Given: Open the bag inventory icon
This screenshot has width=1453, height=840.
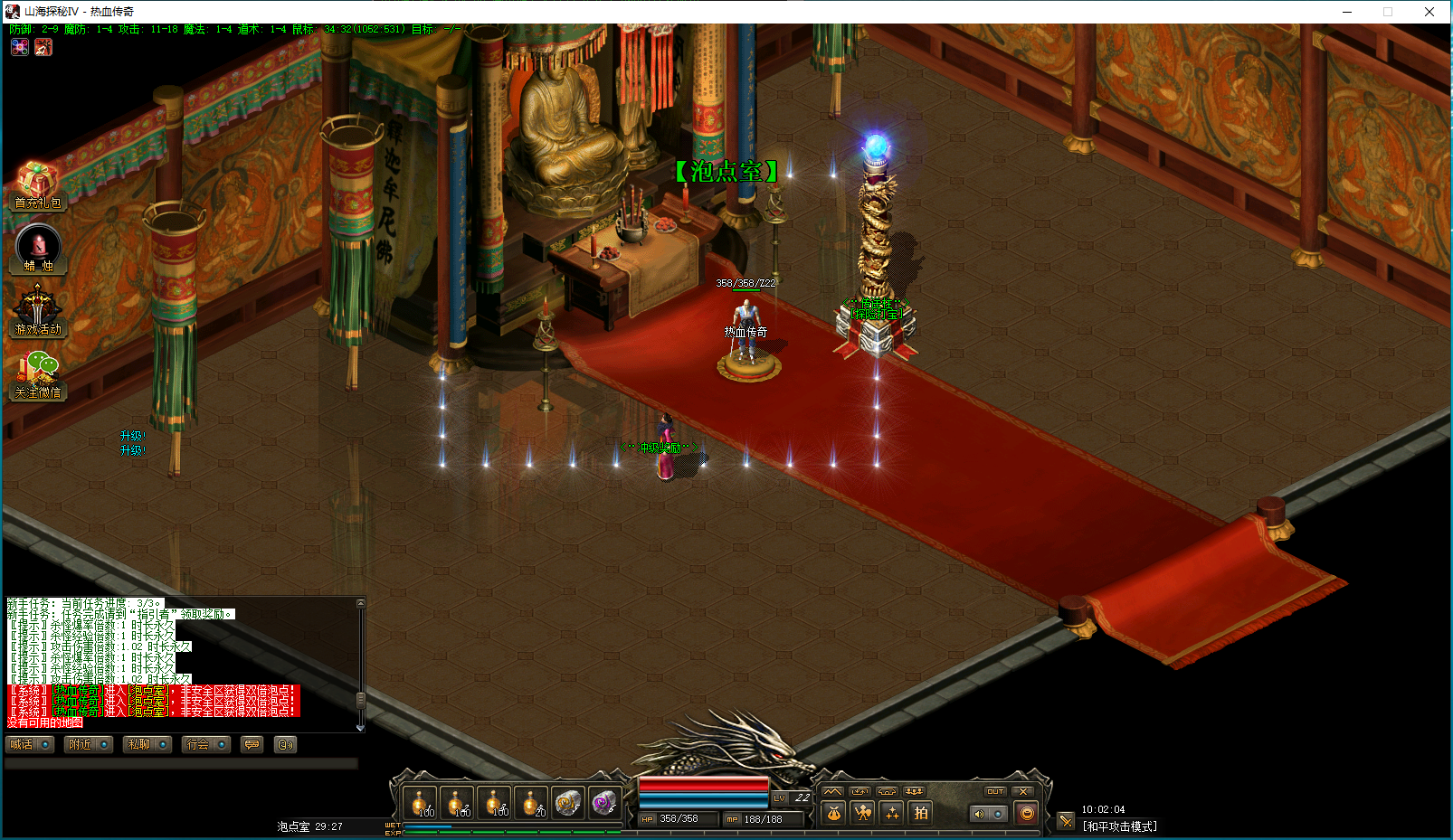Looking at the screenshot, I should 833,813.
